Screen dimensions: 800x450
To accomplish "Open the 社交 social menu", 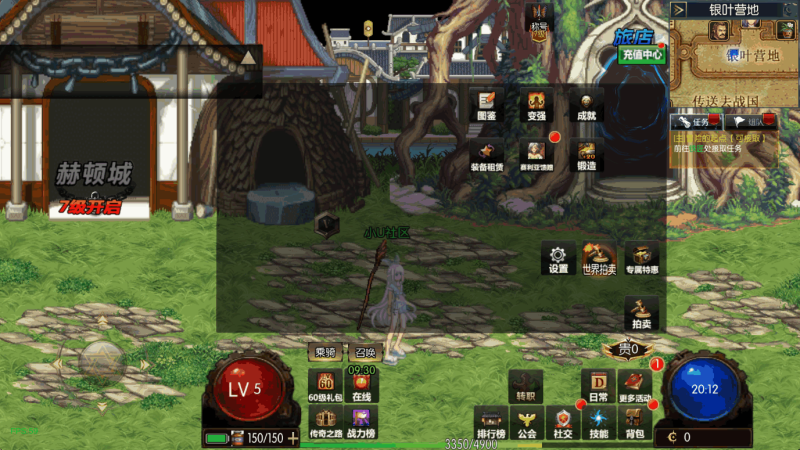I will (x=563, y=421).
